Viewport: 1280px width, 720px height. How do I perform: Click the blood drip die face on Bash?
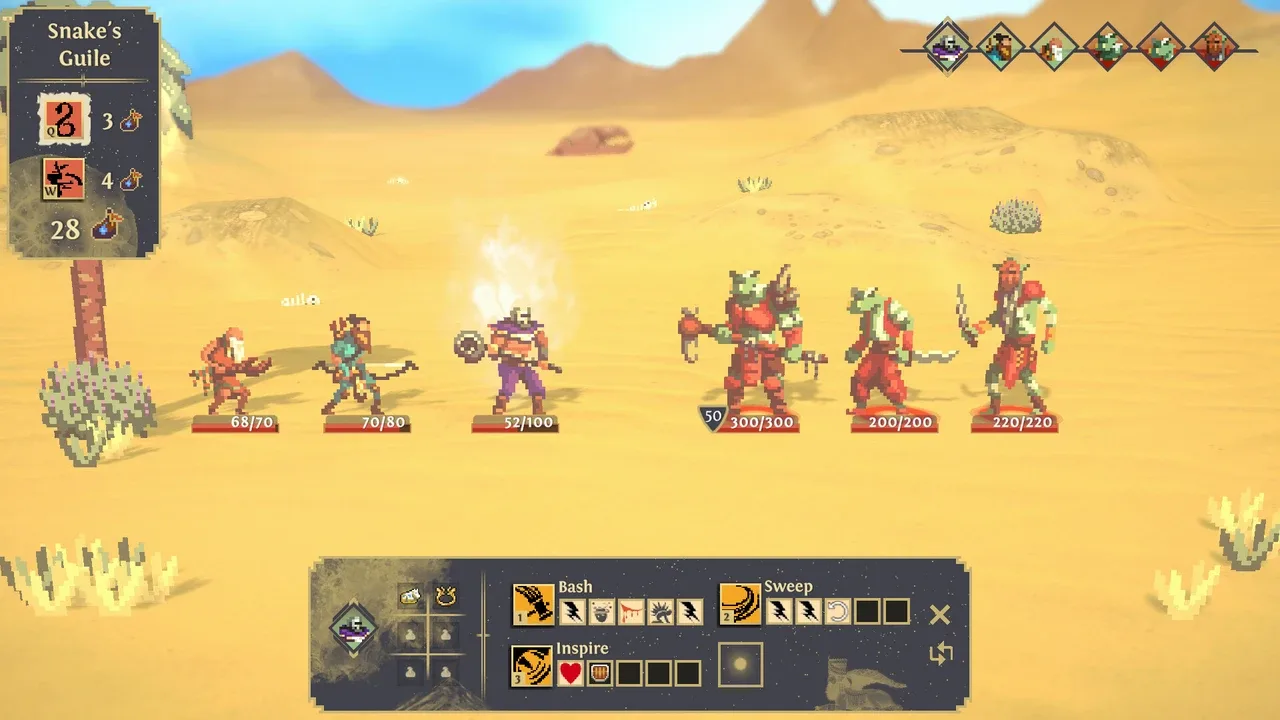pos(630,611)
